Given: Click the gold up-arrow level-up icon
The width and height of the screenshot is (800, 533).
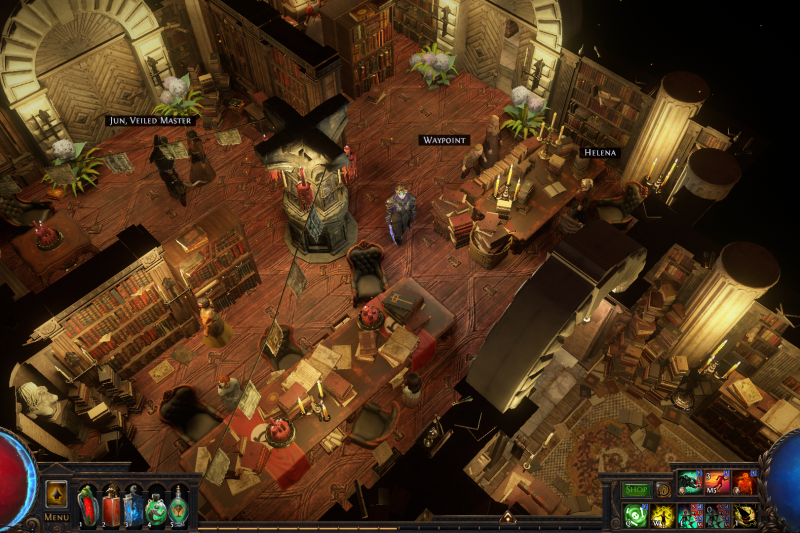Looking at the screenshot, I should tap(57, 494).
